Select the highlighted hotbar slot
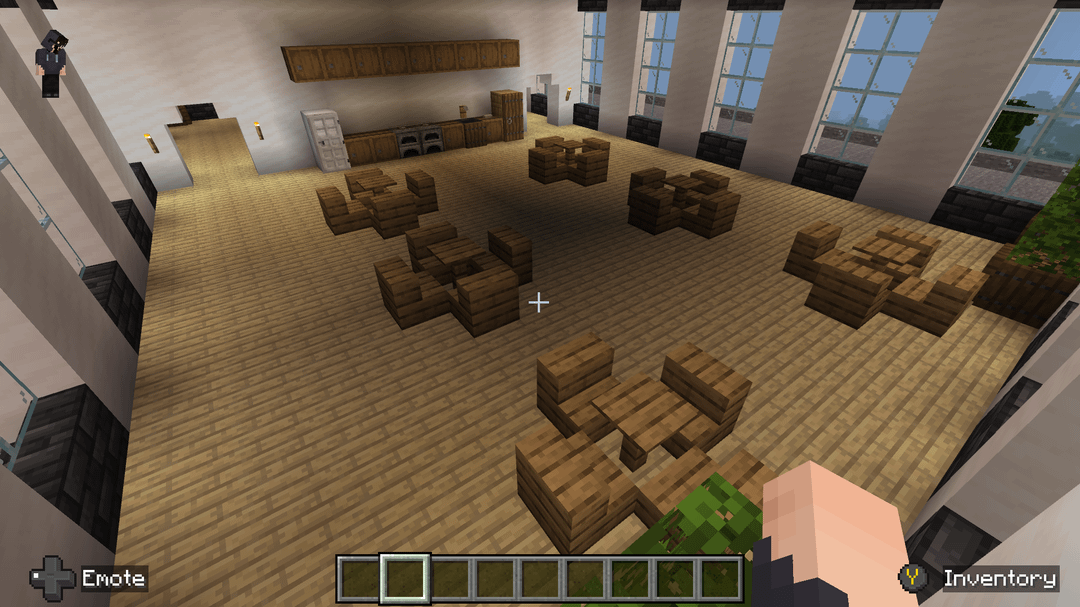Viewport: 1080px width, 607px height. pos(405,578)
